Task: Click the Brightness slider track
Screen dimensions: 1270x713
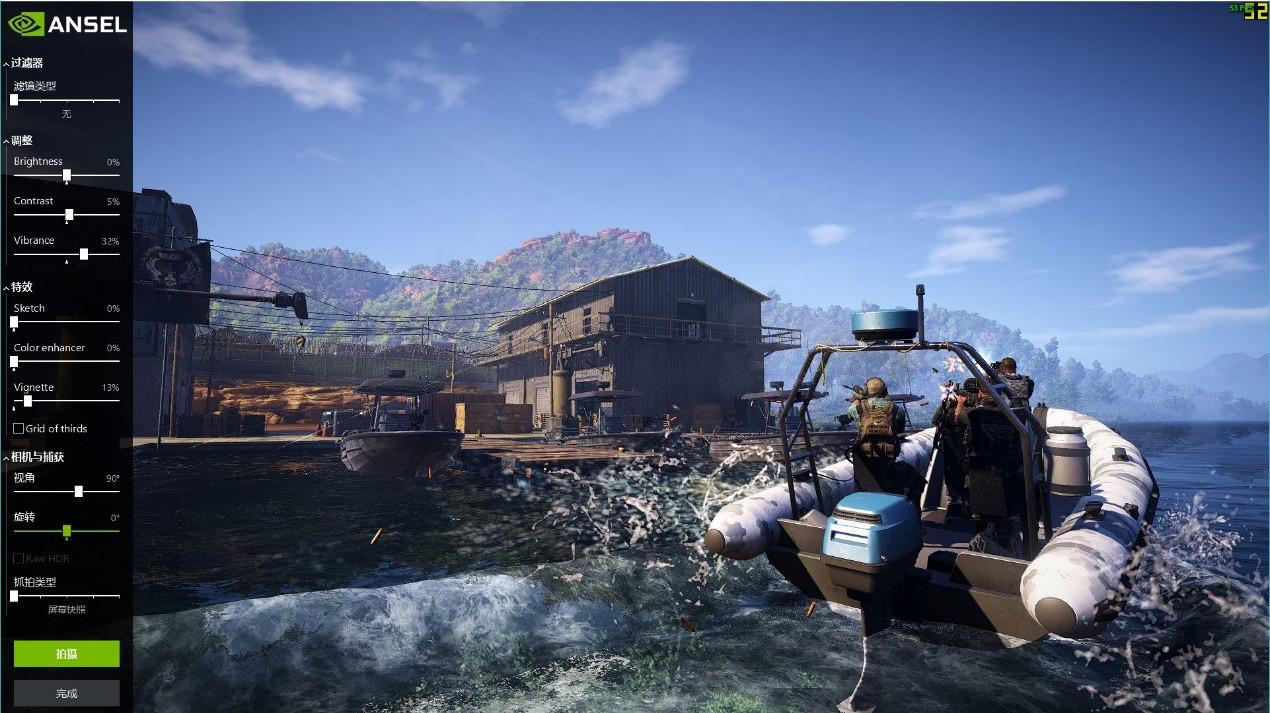Action: (67, 175)
